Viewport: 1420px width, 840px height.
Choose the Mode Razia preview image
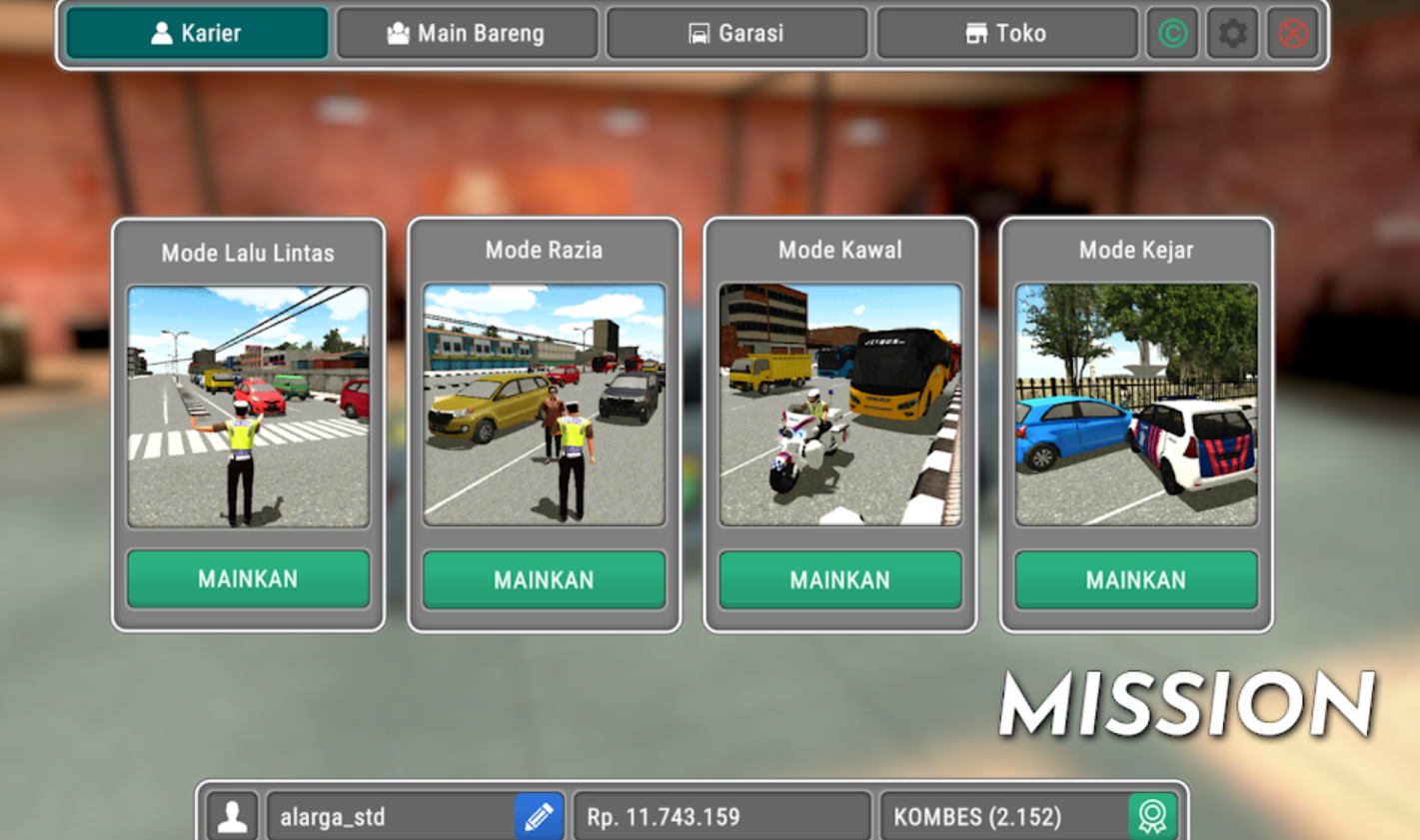544,405
